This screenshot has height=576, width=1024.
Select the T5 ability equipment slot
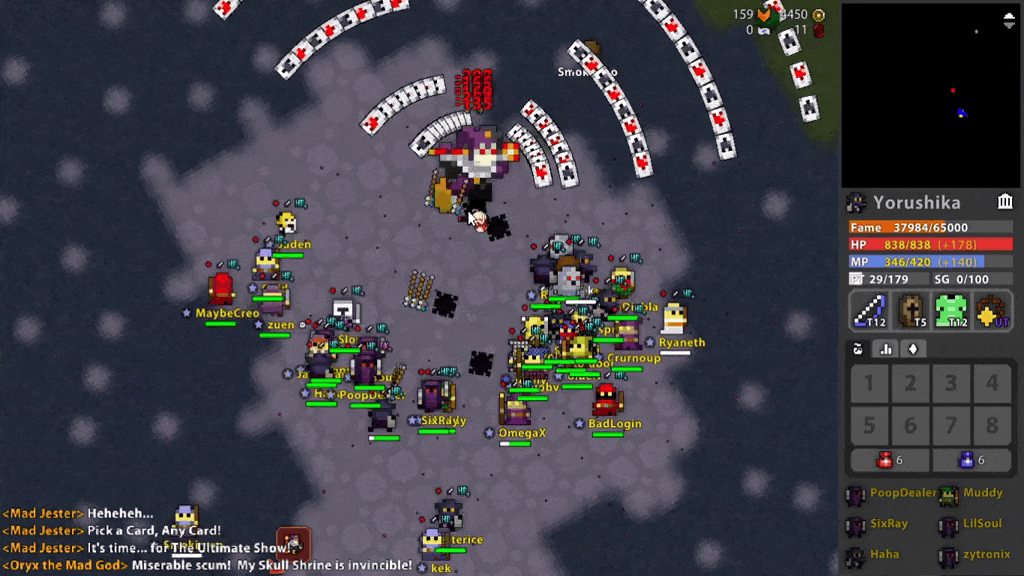pos(911,310)
